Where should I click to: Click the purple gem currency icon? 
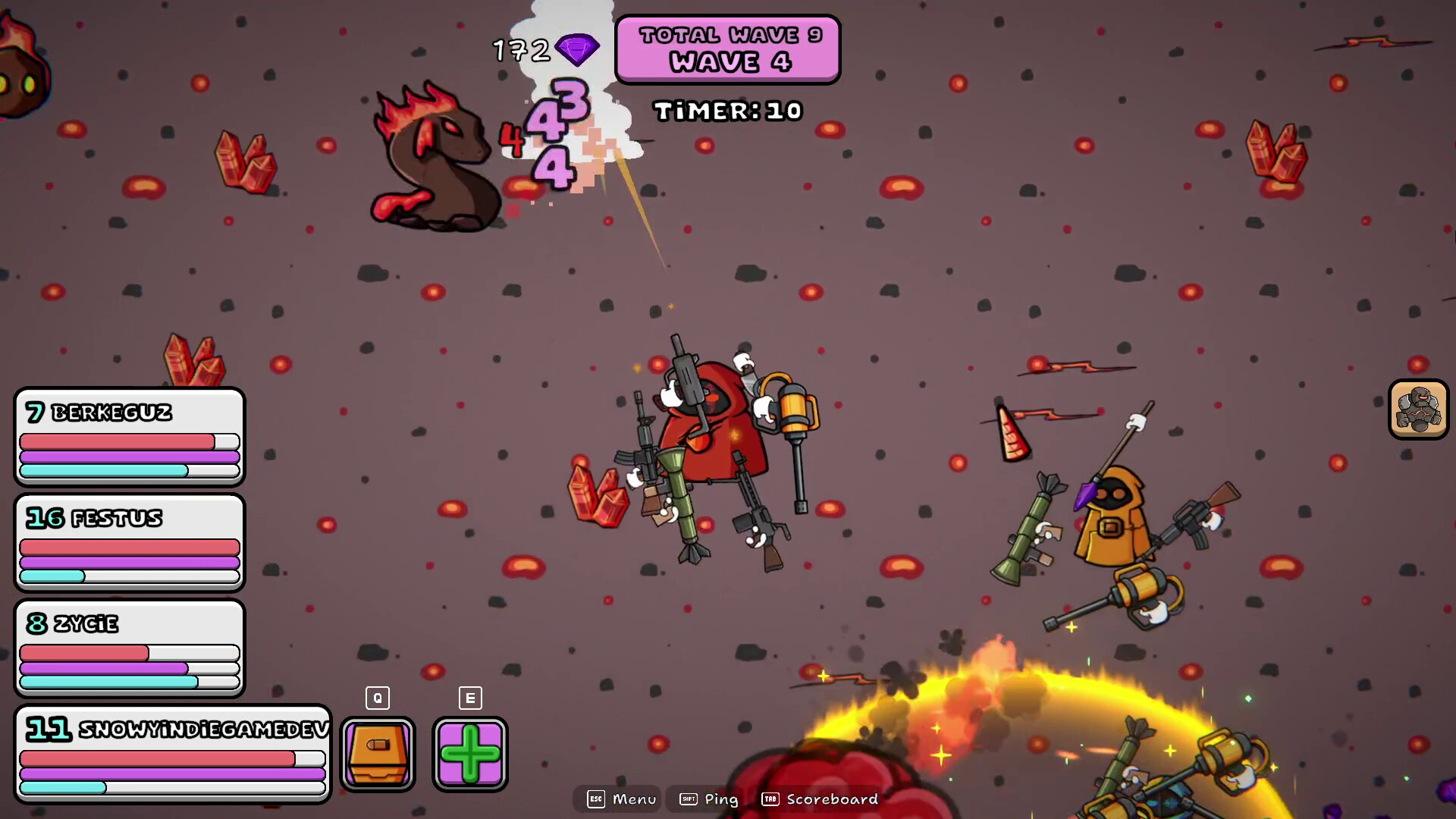coord(576,50)
